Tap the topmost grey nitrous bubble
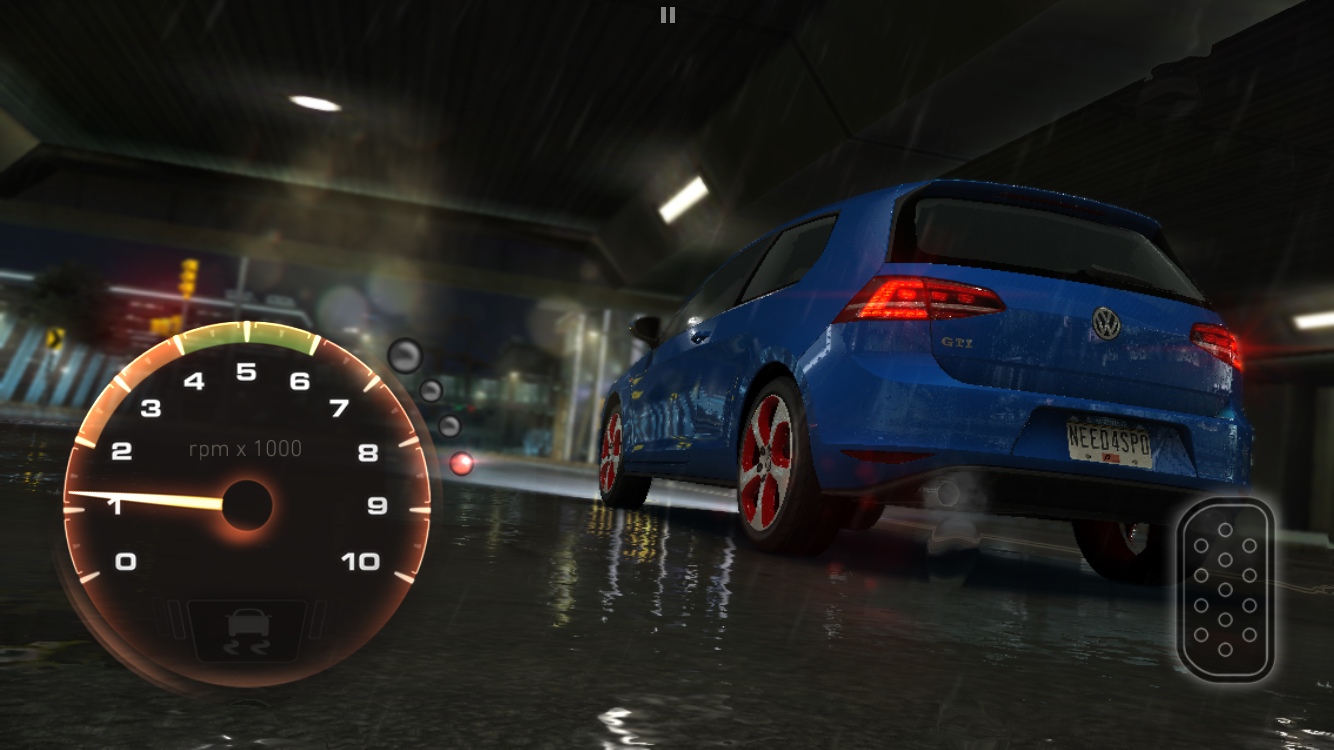The width and height of the screenshot is (1334, 750). (405, 355)
